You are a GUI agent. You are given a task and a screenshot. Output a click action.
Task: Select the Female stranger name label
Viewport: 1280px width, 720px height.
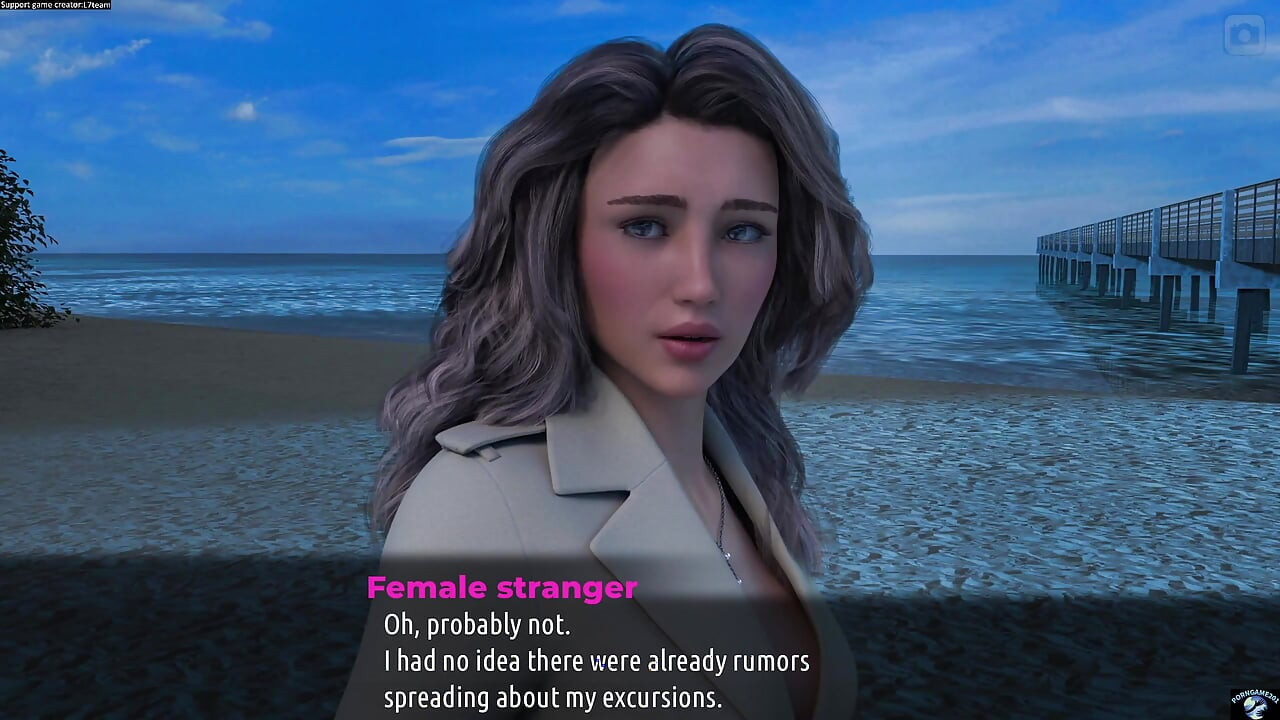click(x=503, y=588)
